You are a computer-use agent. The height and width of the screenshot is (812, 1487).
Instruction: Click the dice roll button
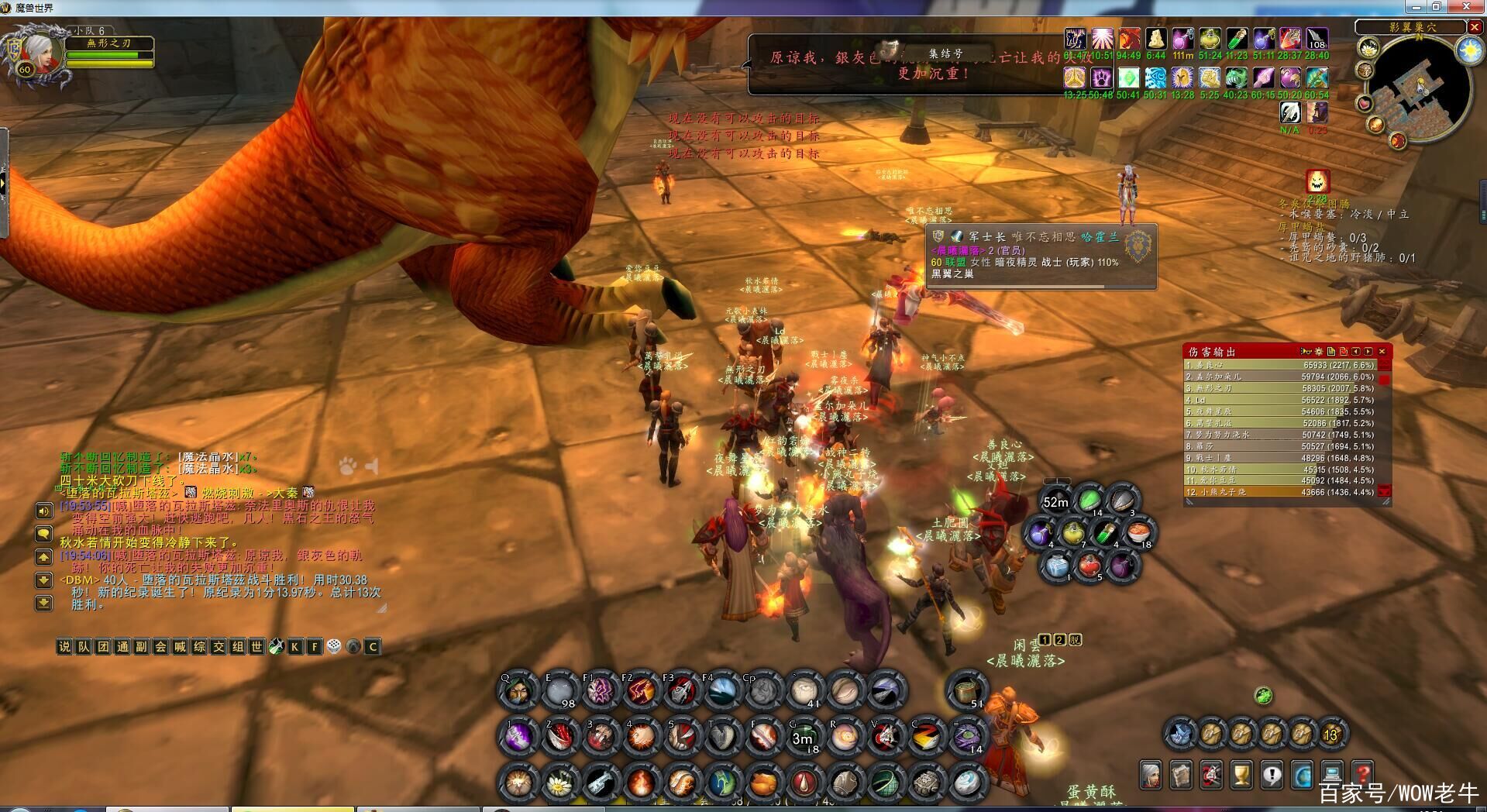coord(334,646)
